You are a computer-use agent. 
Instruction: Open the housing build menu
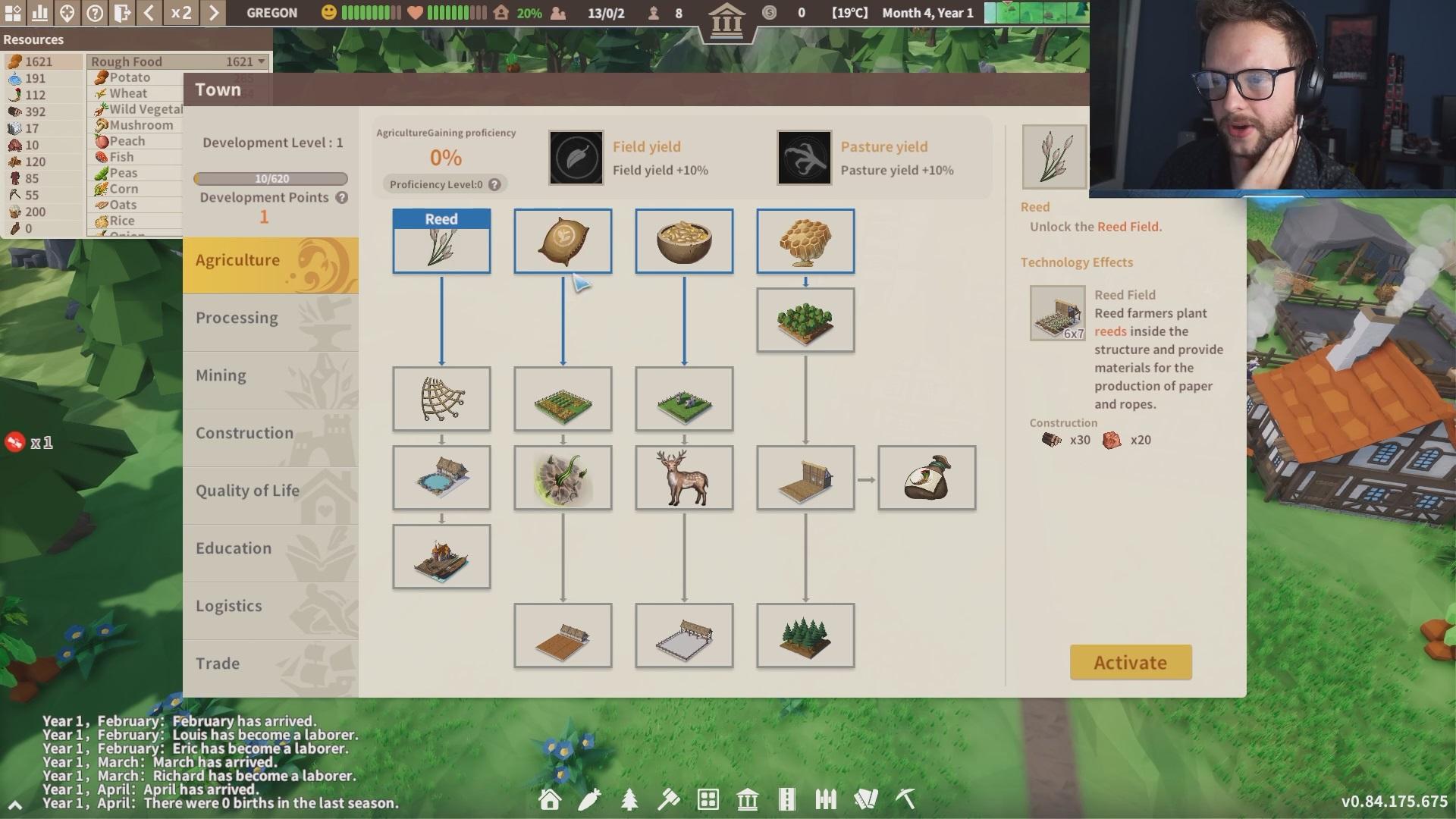550,799
